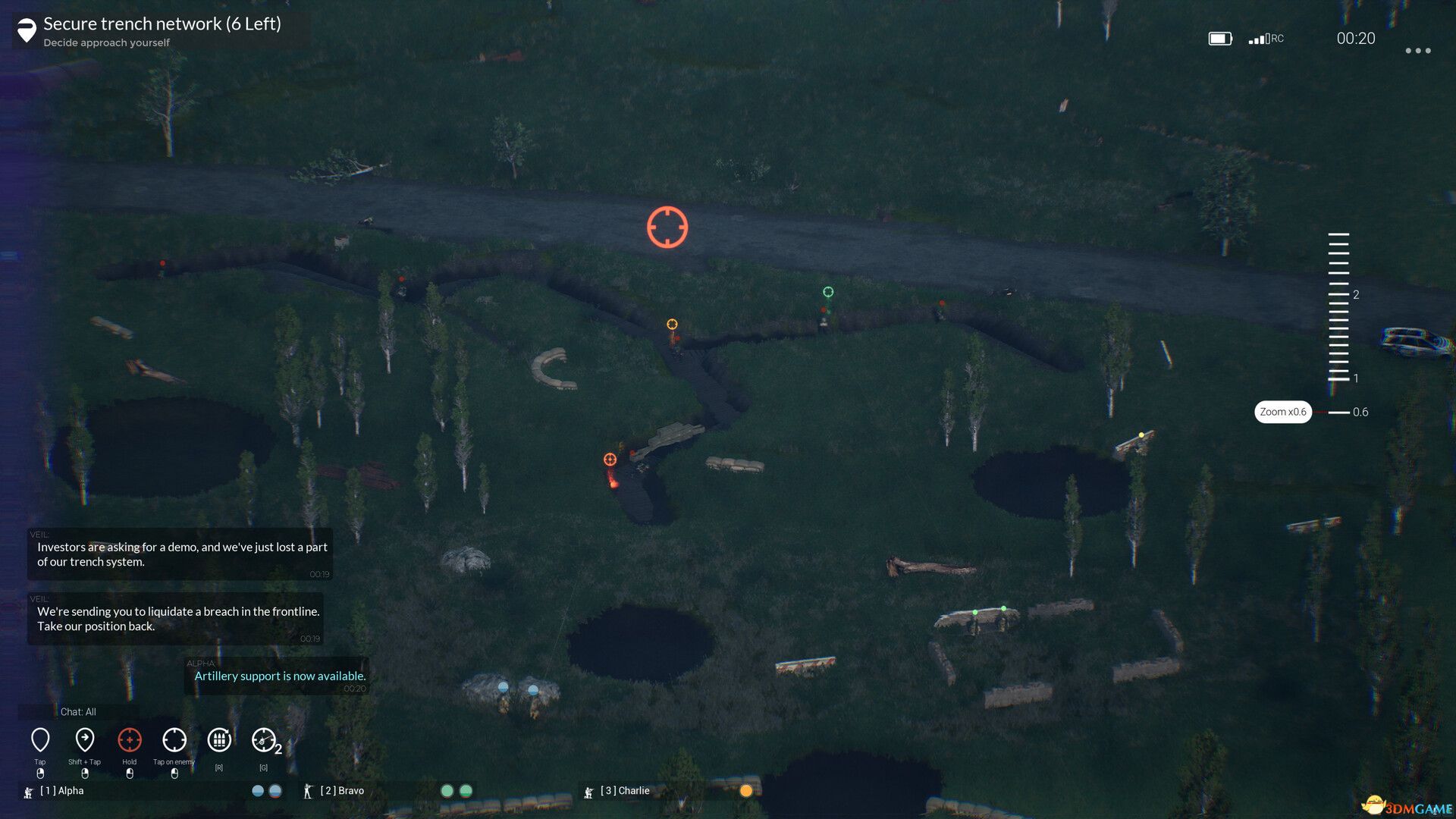Open the three-dot options menu
Viewport: 1456px width, 819px height.
1417,50
